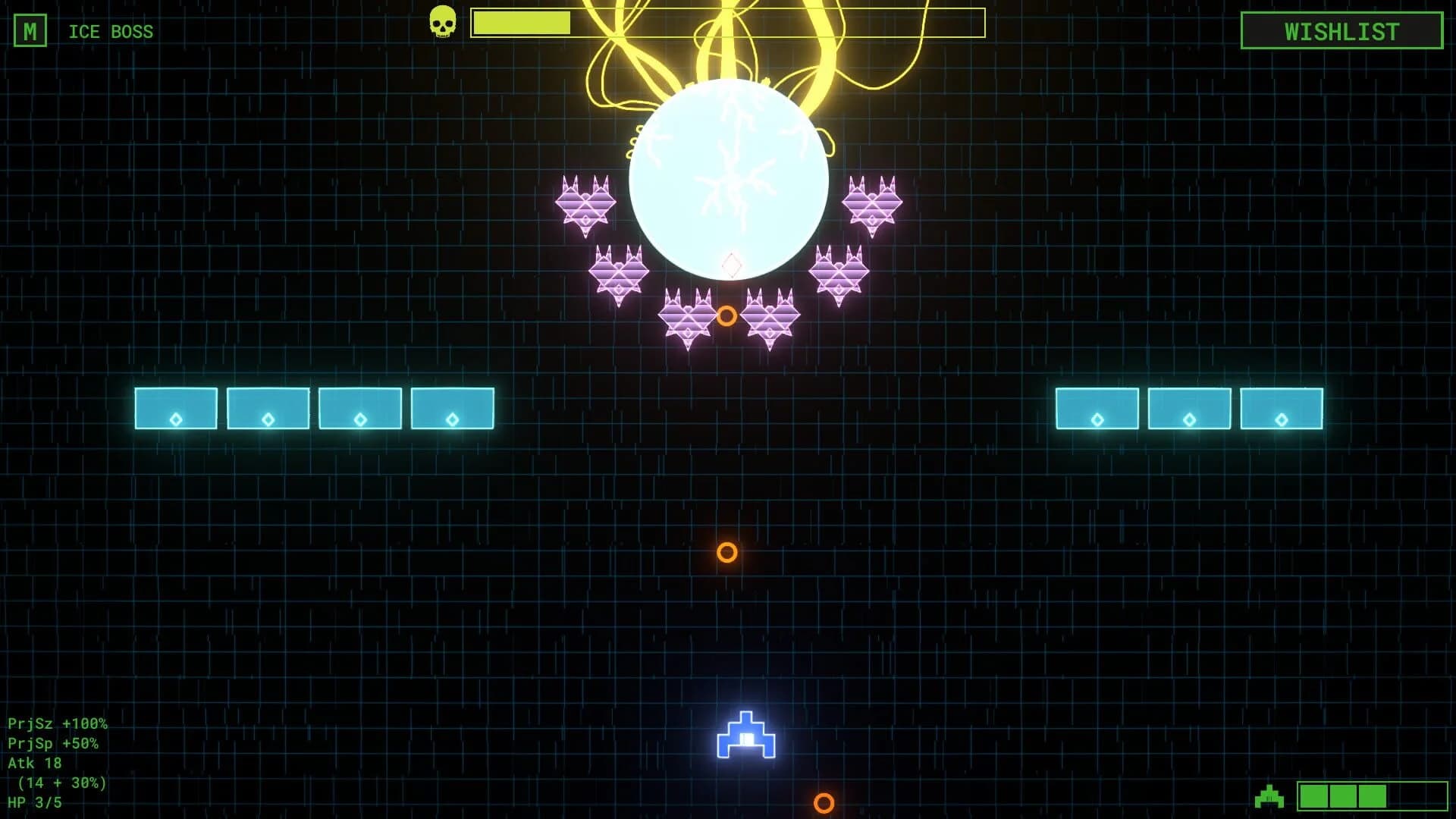Click the rightmost cyan brick

(x=1282, y=408)
